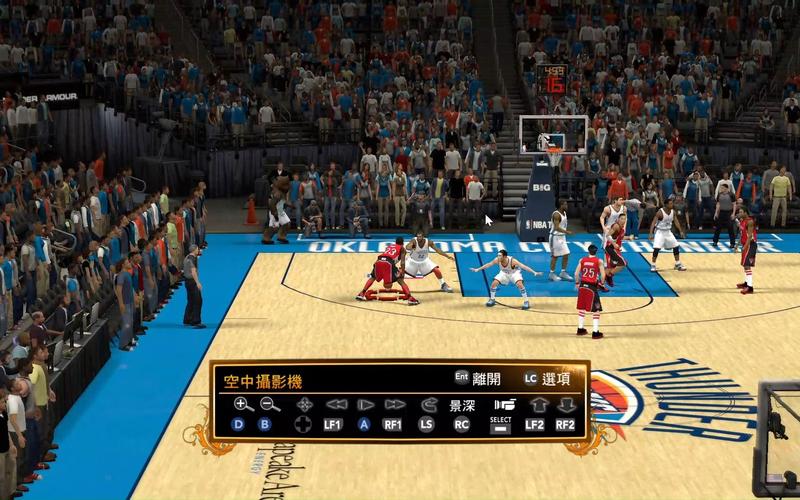Click the curved-arrow rotate camera icon
This screenshot has width=800, height=500.
pyautogui.click(x=429, y=405)
